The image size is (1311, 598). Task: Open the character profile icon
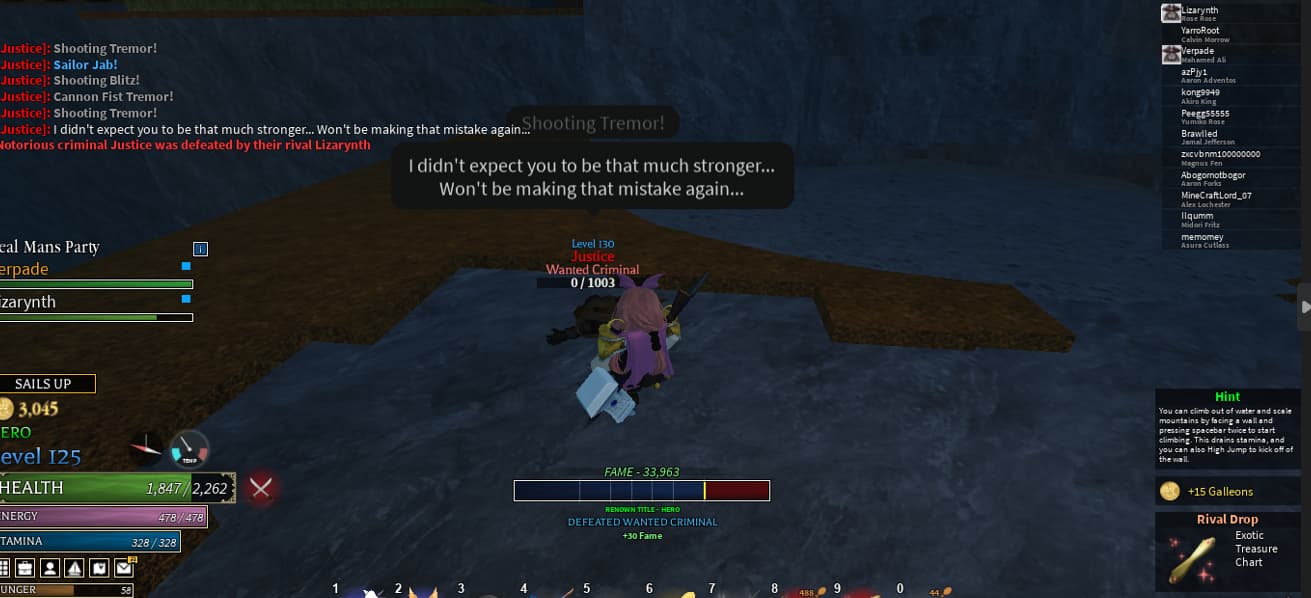[51, 568]
